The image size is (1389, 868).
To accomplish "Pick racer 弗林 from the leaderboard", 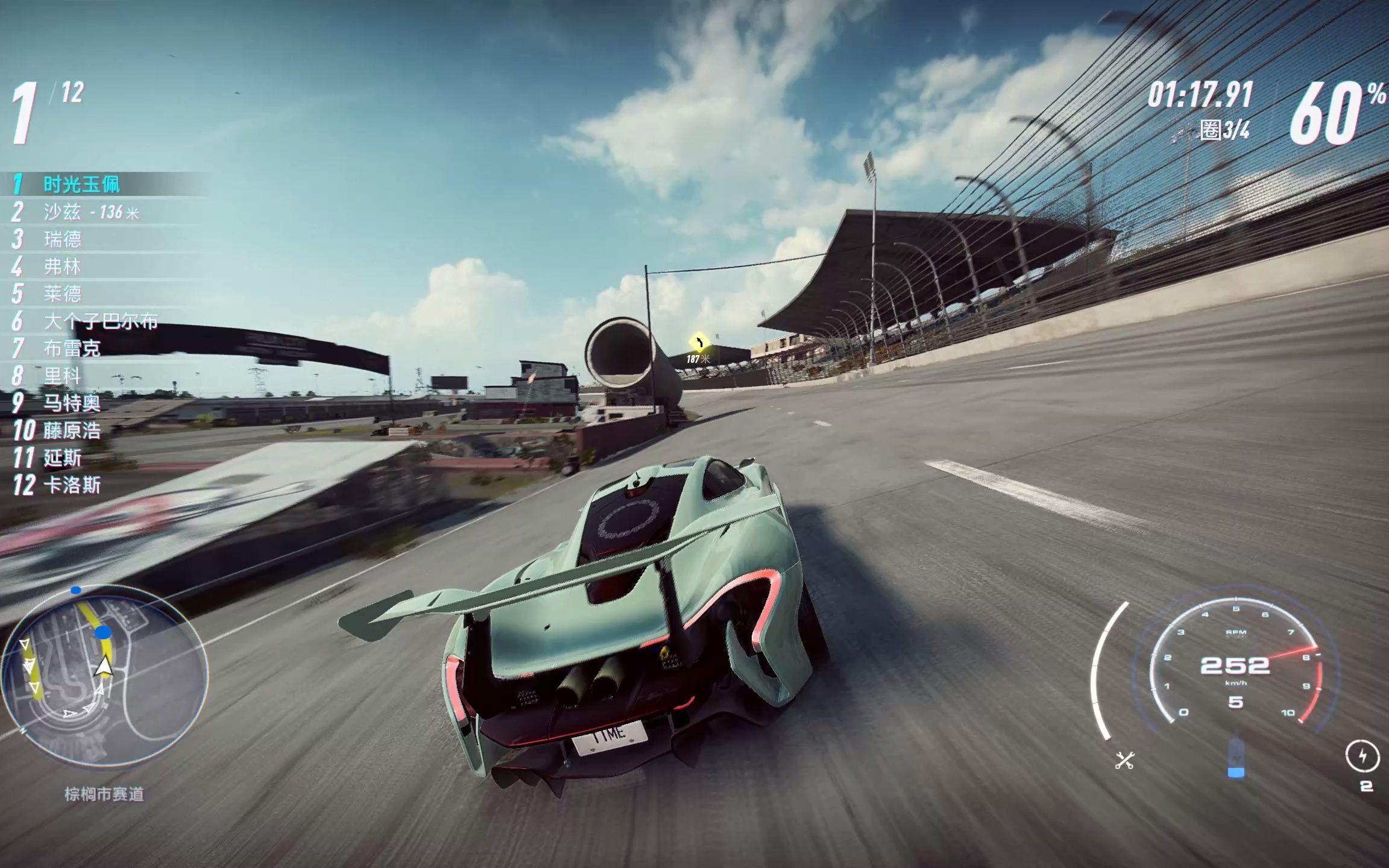I will (63, 266).
